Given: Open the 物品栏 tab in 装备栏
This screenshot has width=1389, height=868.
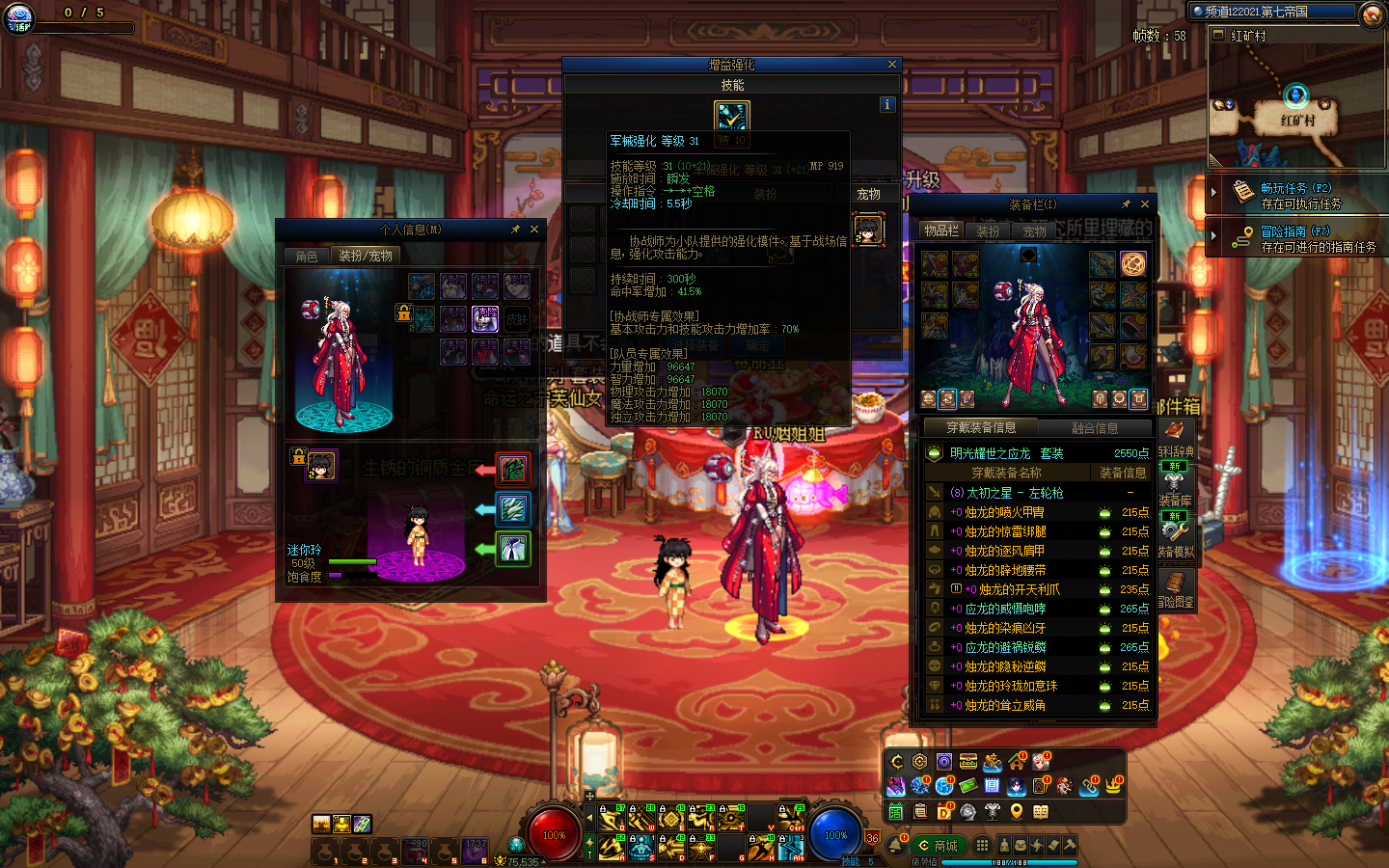Looking at the screenshot, I should 940,231.
